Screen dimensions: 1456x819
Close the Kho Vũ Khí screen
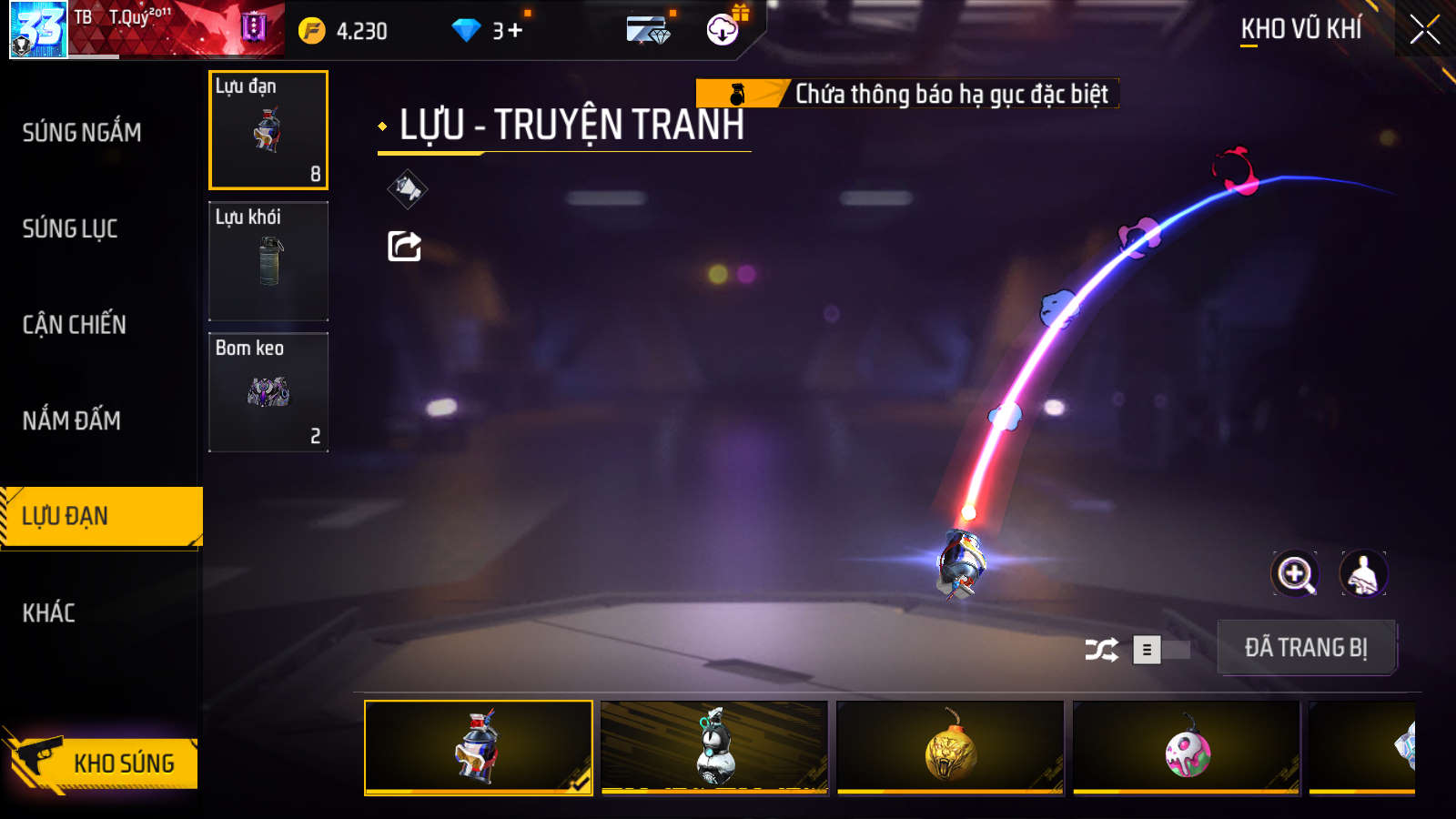(1424, 30)
